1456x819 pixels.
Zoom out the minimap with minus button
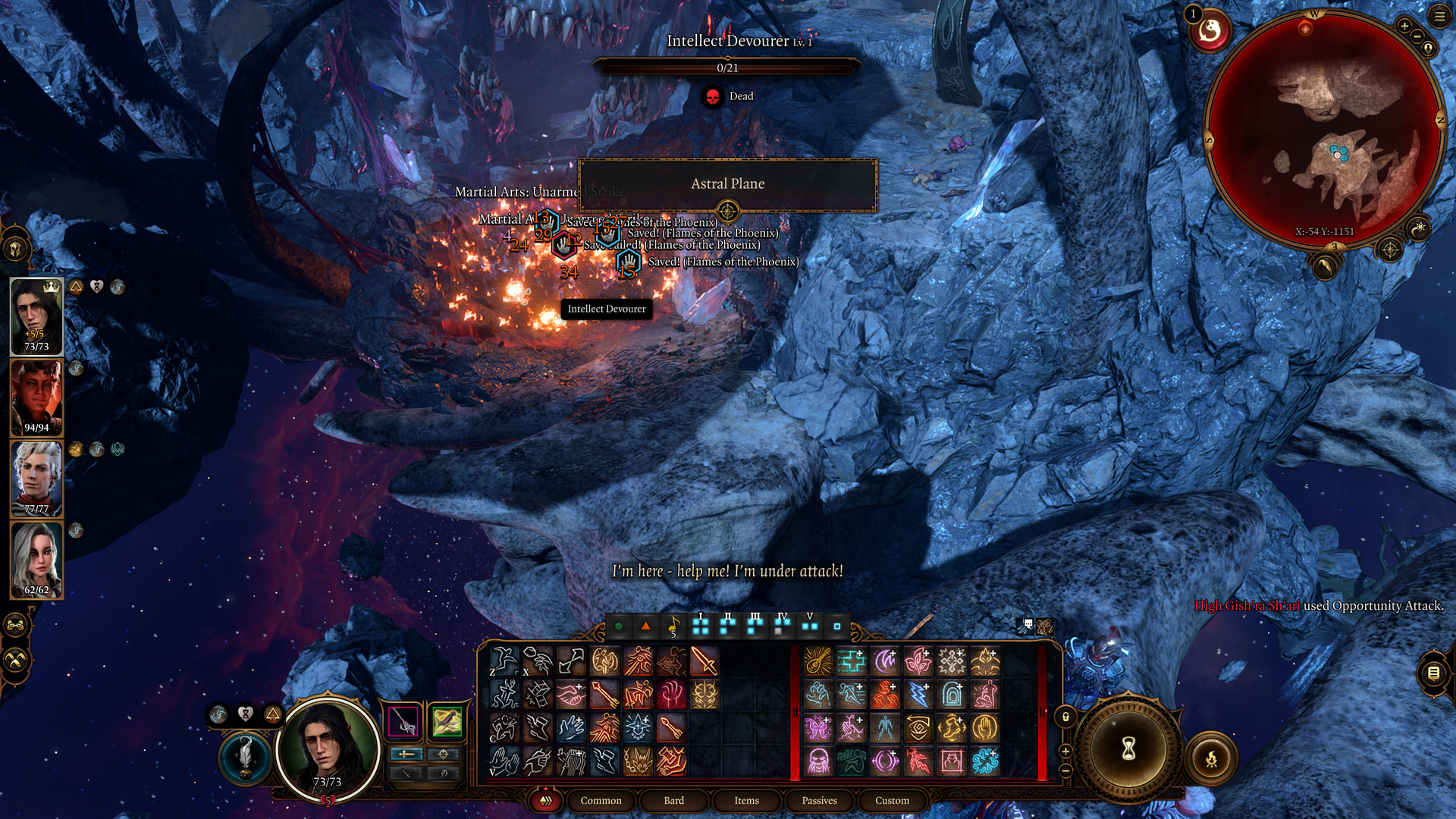click(1417, 37)
